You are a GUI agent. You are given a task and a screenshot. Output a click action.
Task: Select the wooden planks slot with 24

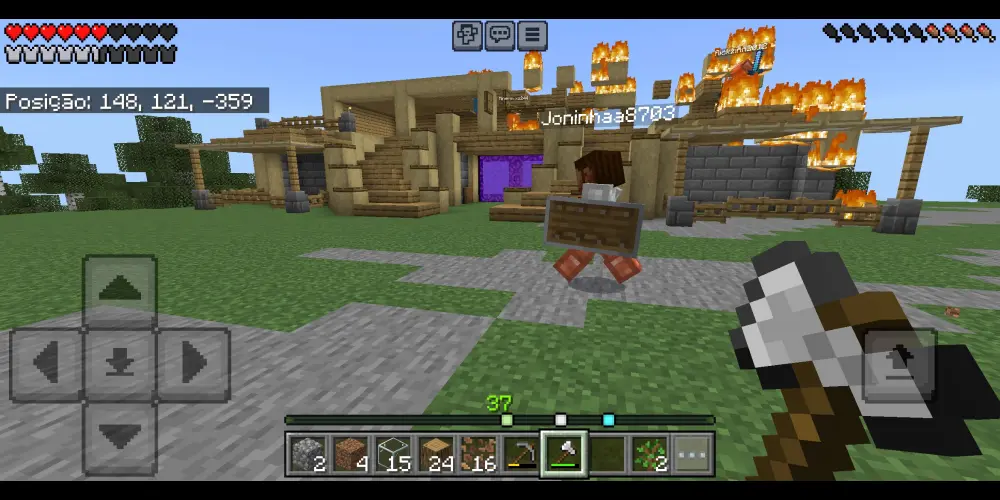tap(435, 455)
